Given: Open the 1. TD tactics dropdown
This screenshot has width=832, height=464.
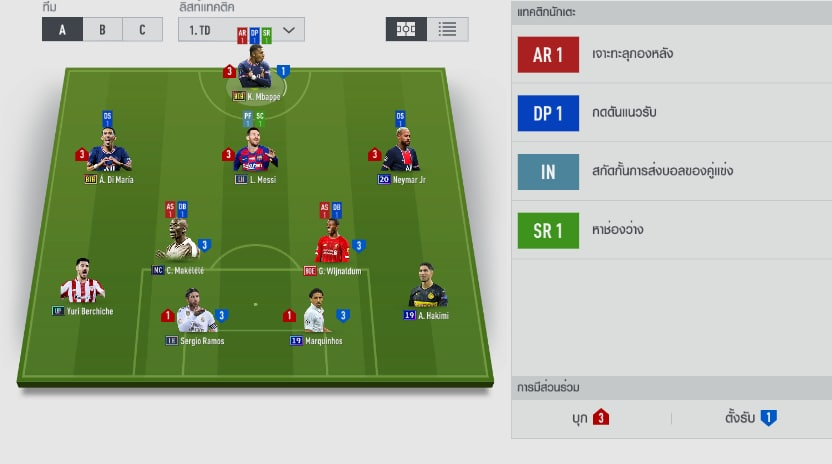Looking at the screenshot, I should [240, 29].
